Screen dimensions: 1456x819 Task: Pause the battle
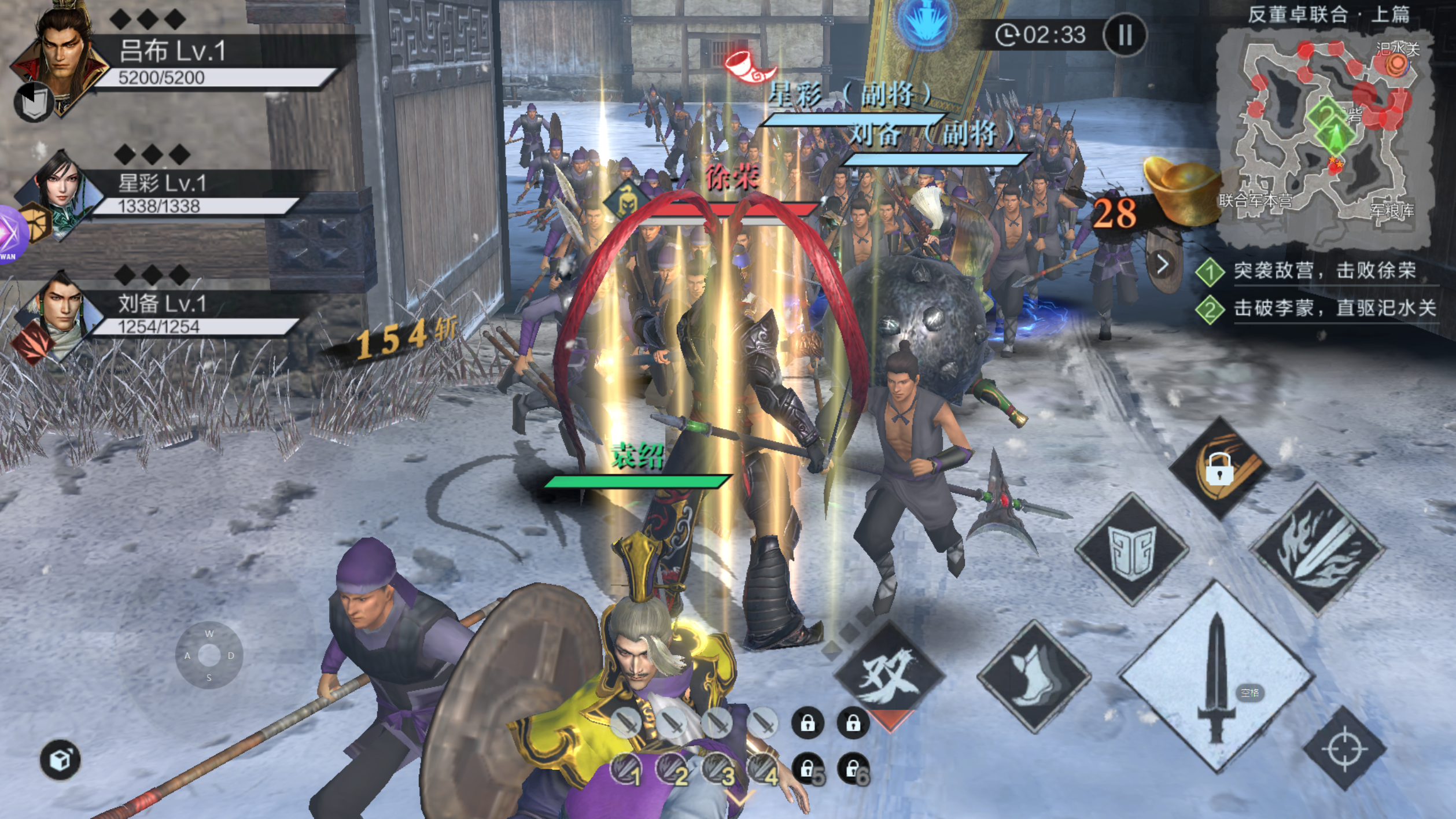1125,35
